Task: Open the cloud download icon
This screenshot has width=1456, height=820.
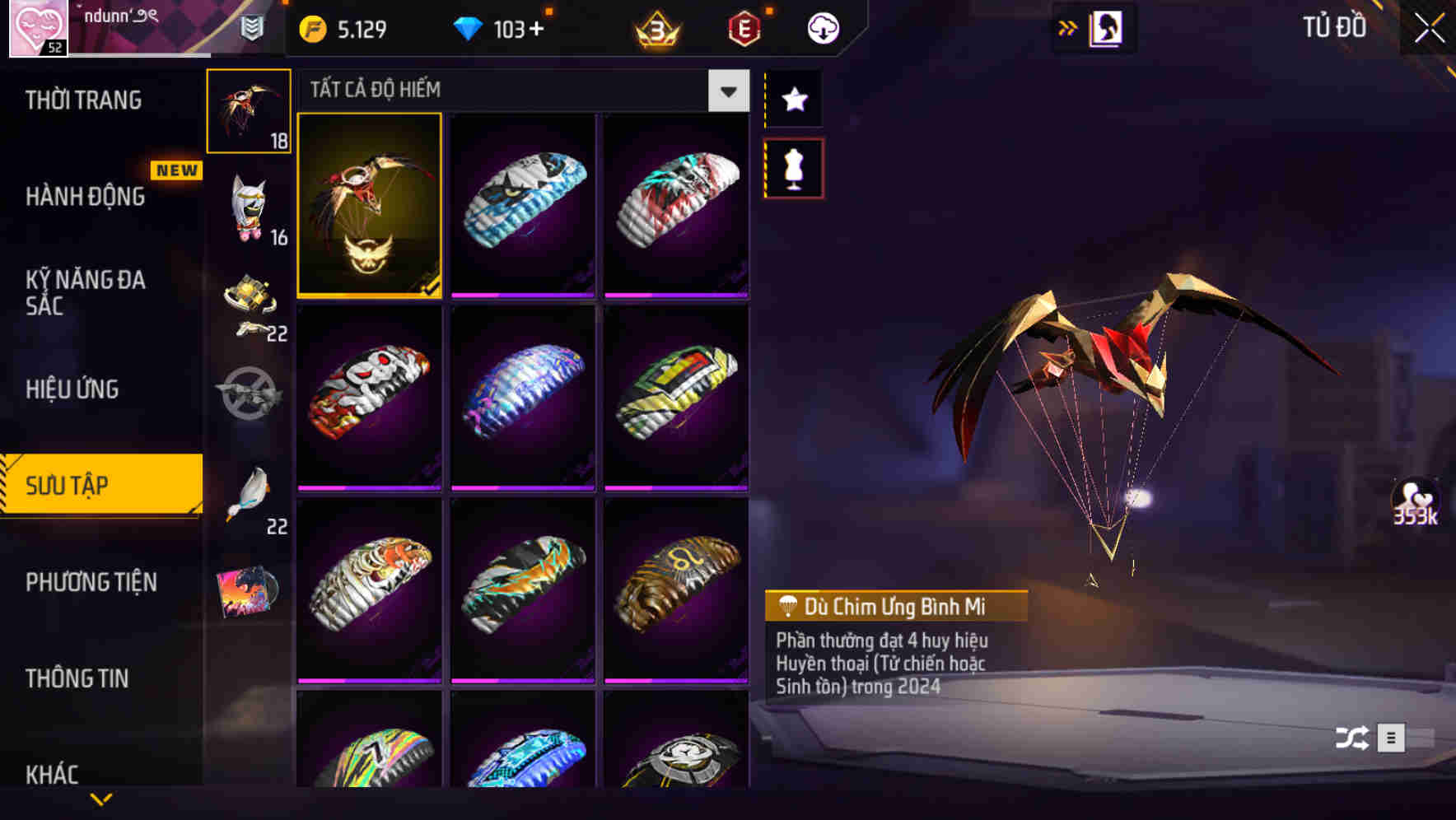Action: click(820, 27)
